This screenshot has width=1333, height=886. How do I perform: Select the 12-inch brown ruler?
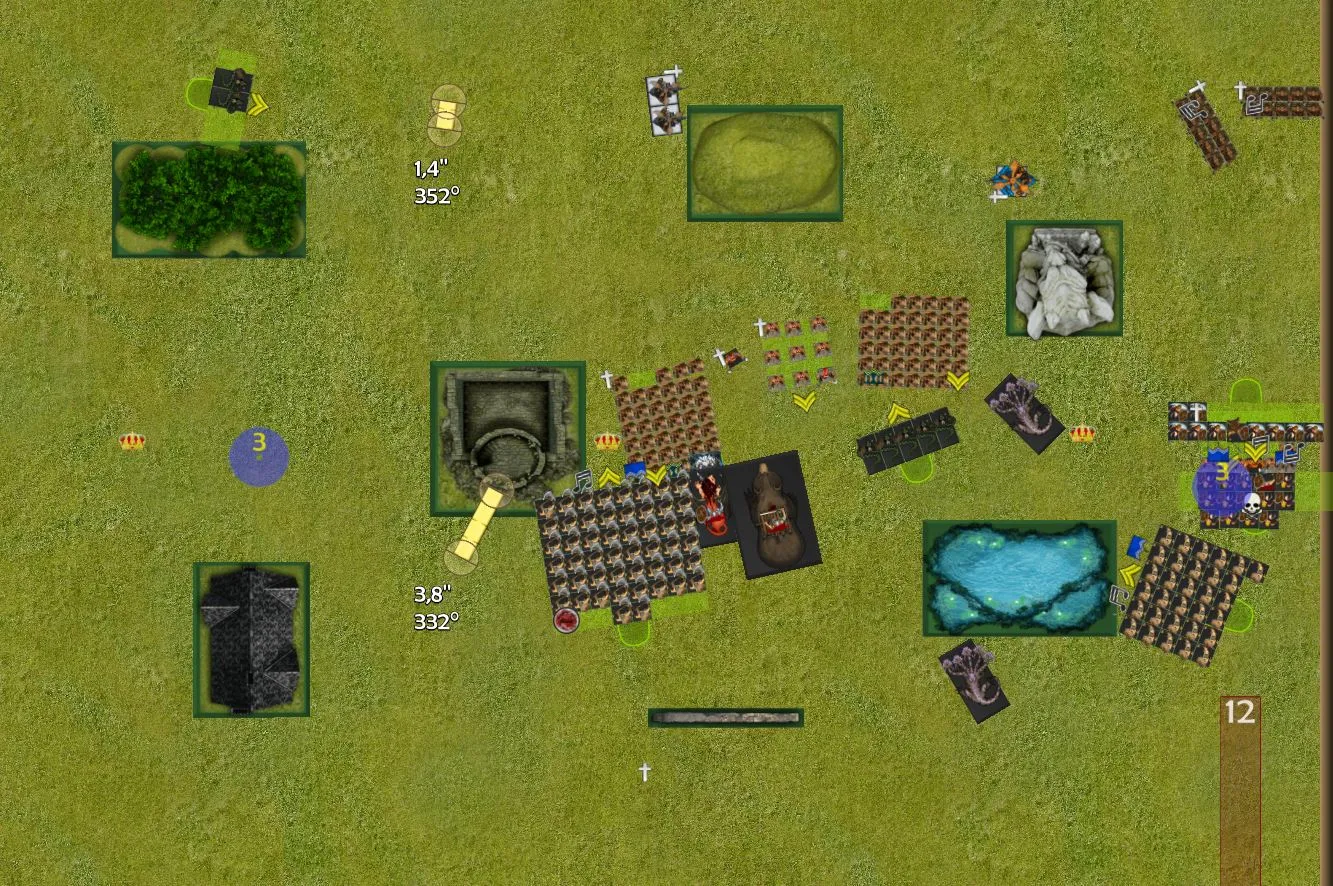(x=1239, y=790)
